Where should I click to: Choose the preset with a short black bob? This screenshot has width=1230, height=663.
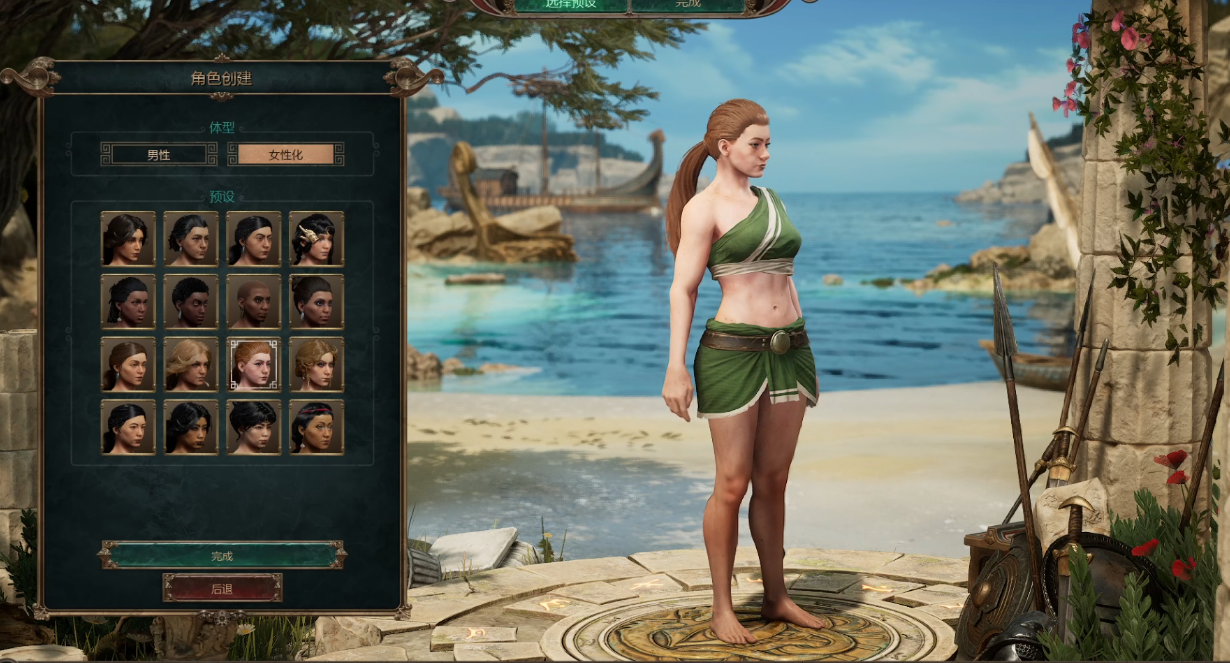(253, 427)
